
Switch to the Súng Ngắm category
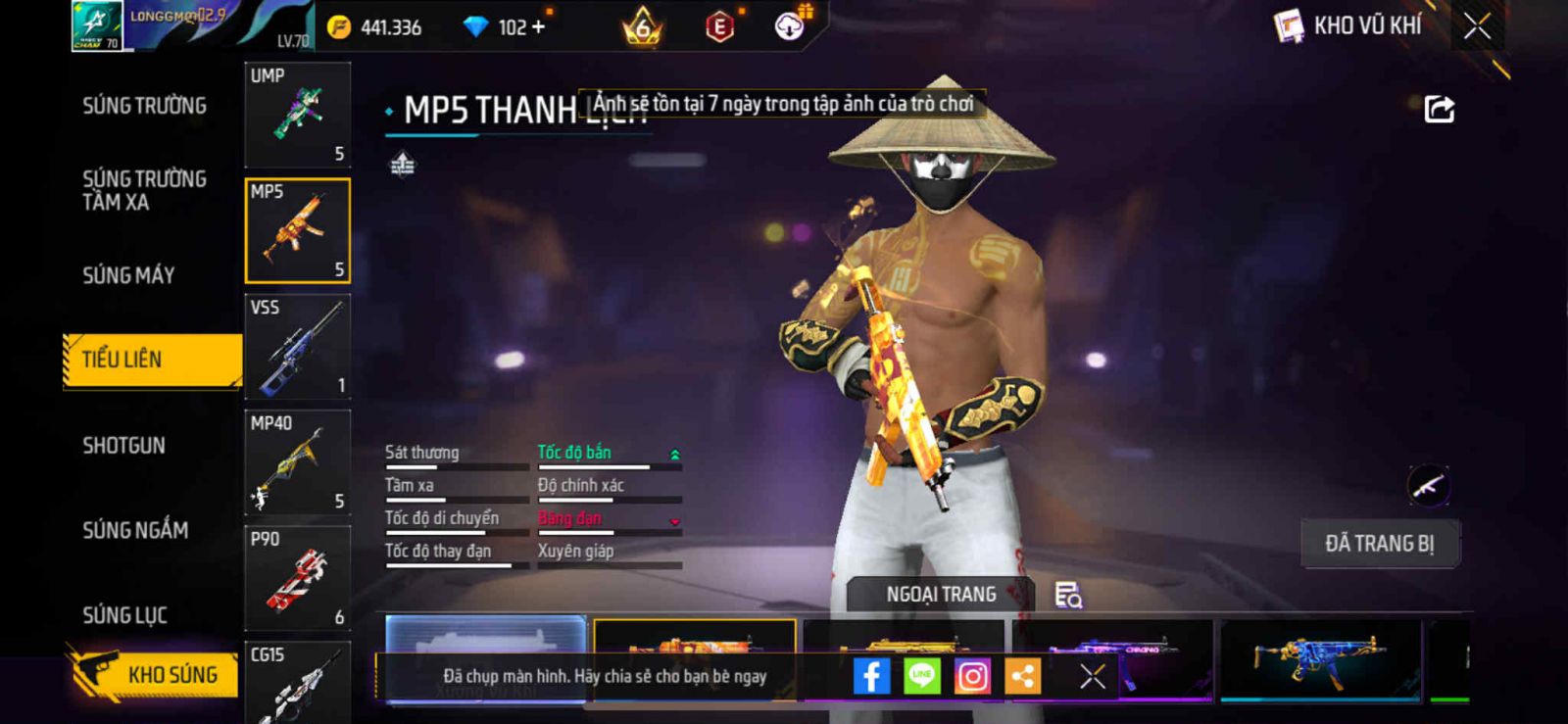135,530
